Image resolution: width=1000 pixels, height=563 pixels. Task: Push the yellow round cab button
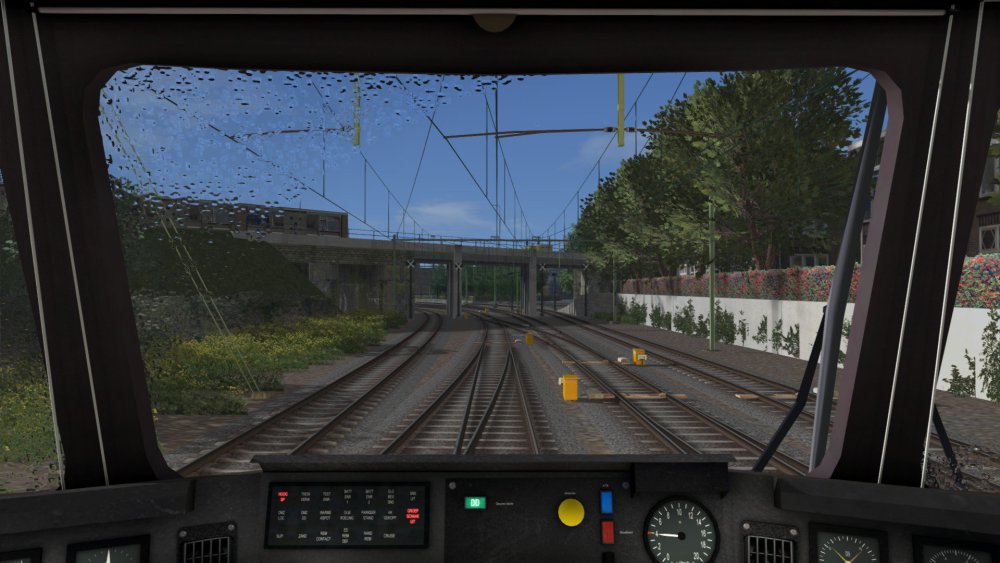(571, 512)
